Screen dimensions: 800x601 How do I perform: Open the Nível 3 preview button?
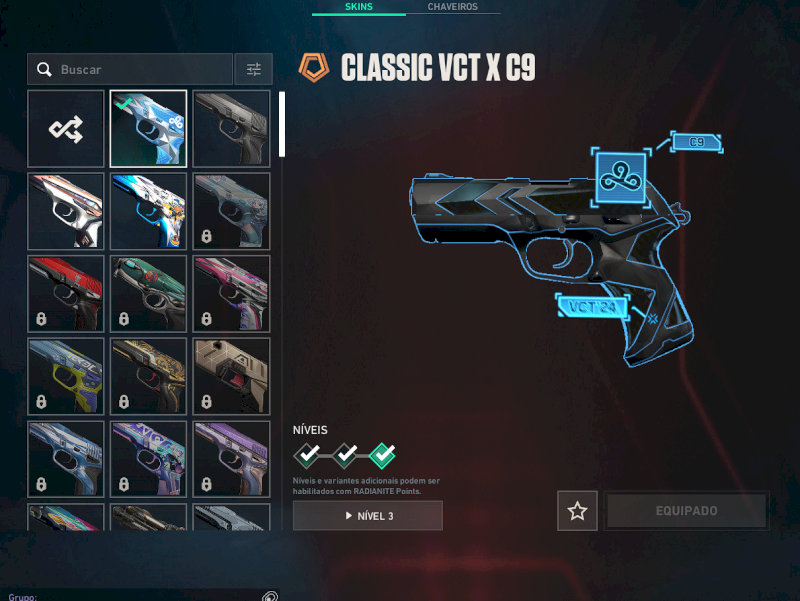pos(368,515)
